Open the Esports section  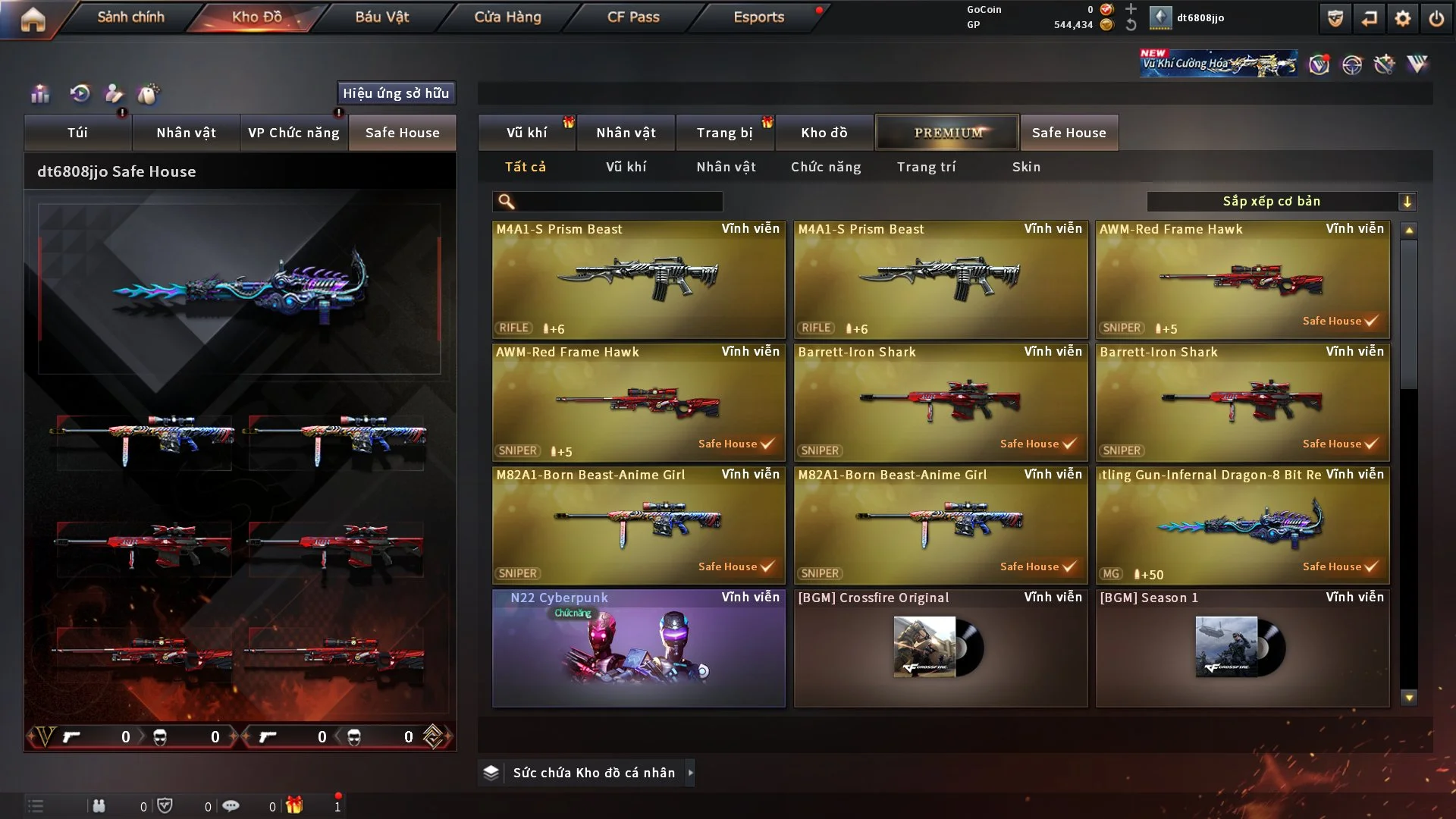[758, 17]
